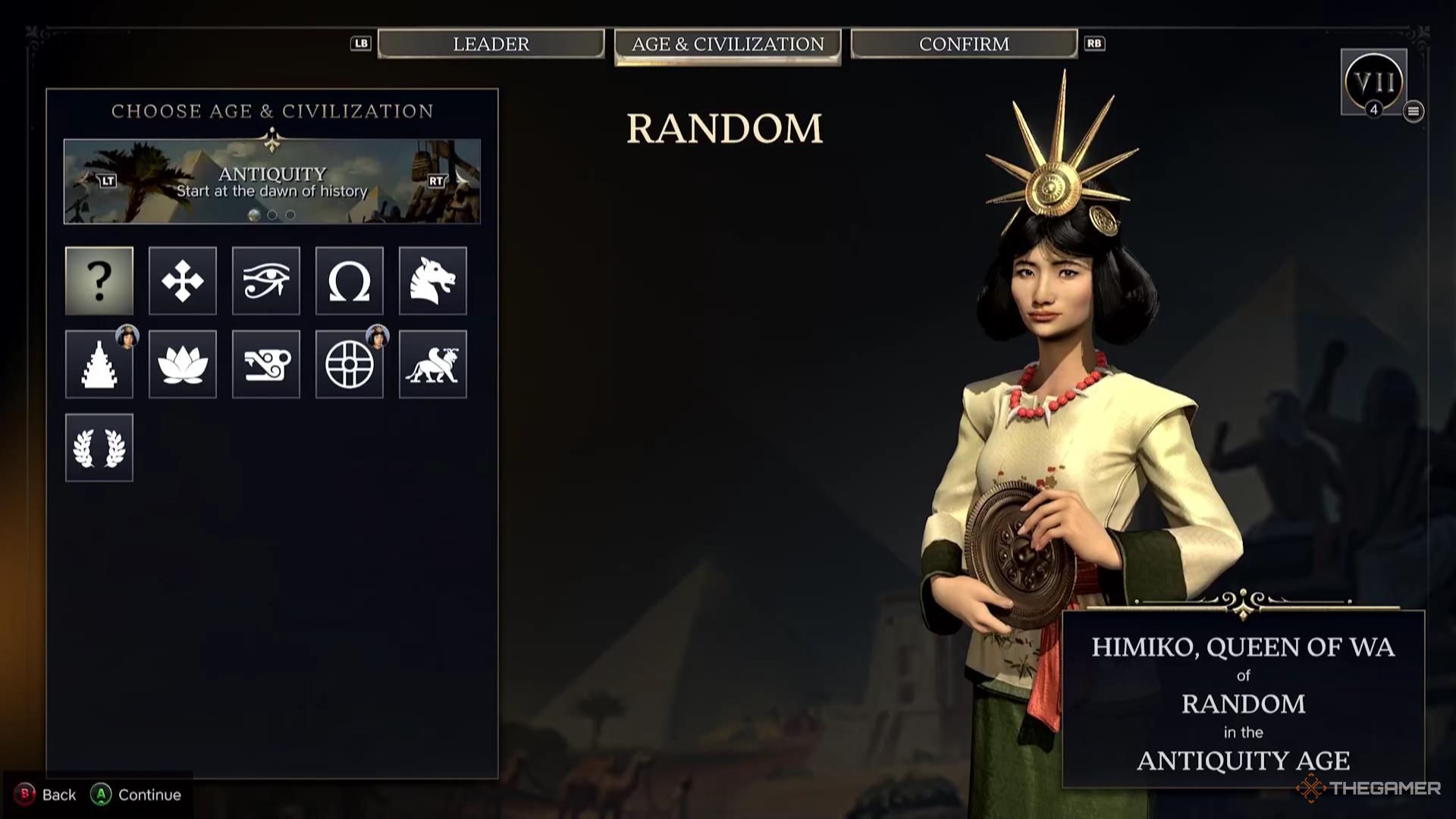Viewport: 1456px width, 819px height.
Task: Click the Antiquity age banner
Action: point(272,182)
